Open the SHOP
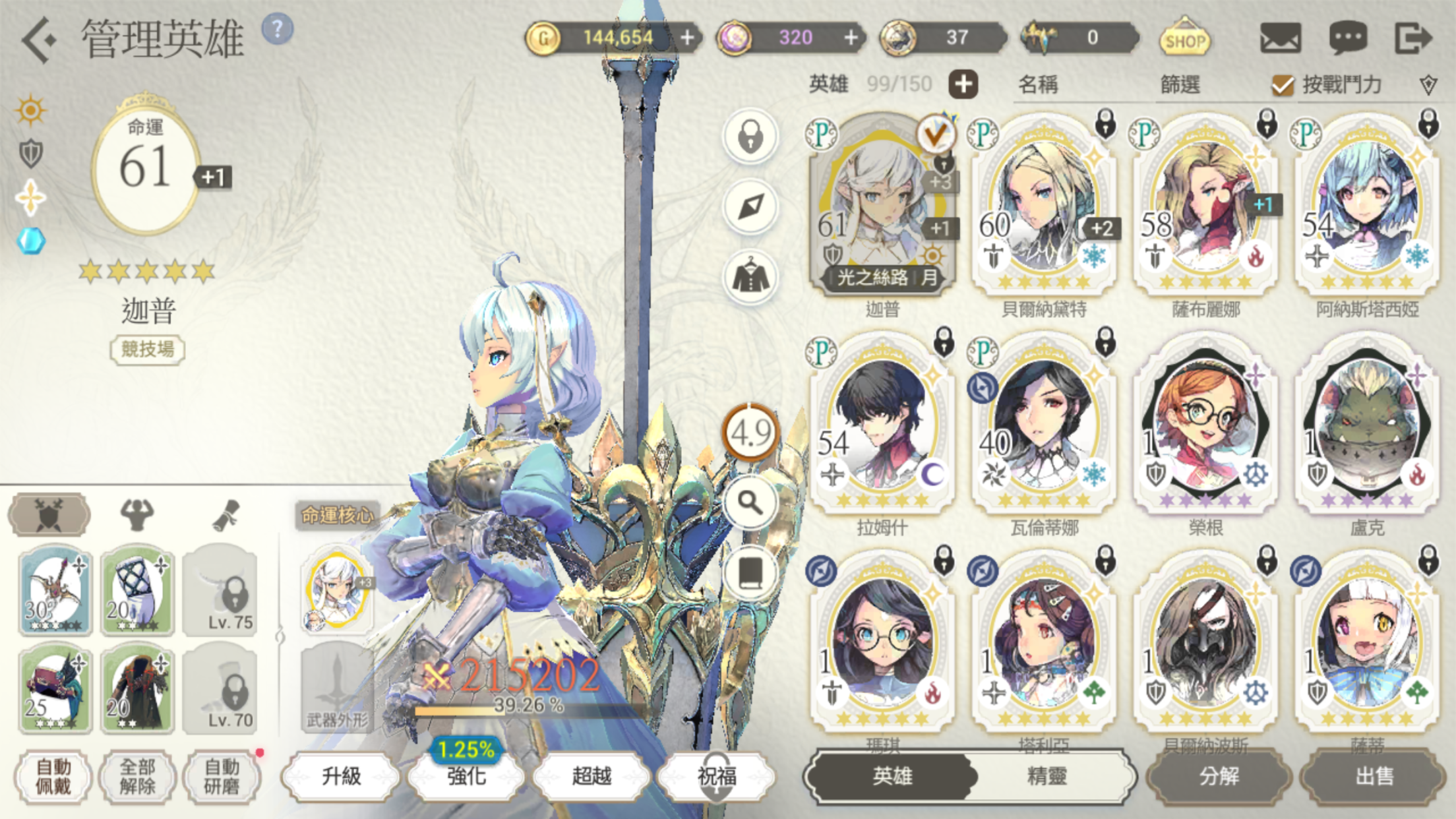This screenshot has height=819, width=1456. click(x=1184, y=38)
